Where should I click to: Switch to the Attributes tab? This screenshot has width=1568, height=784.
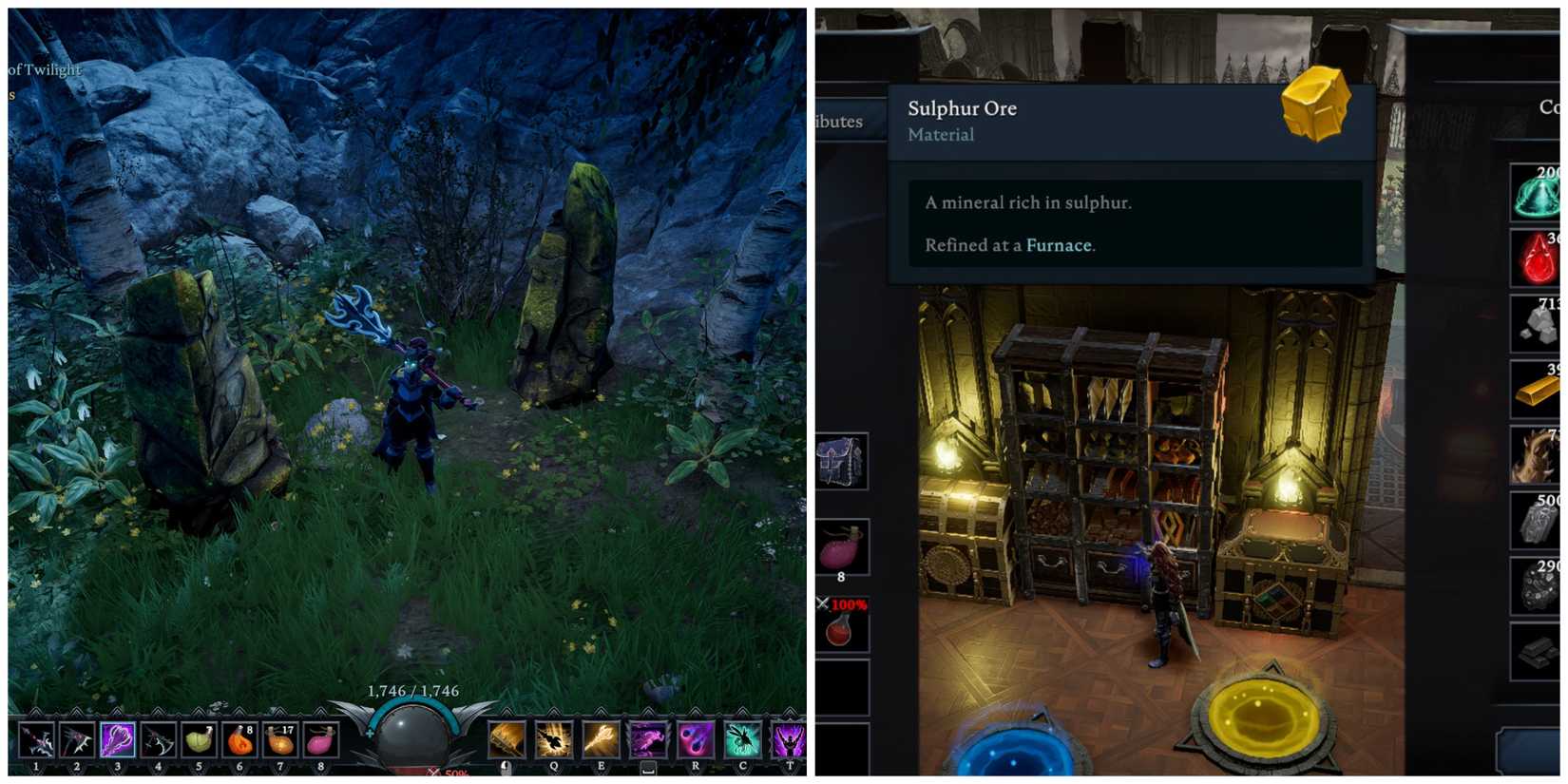(x=834, y=122)
